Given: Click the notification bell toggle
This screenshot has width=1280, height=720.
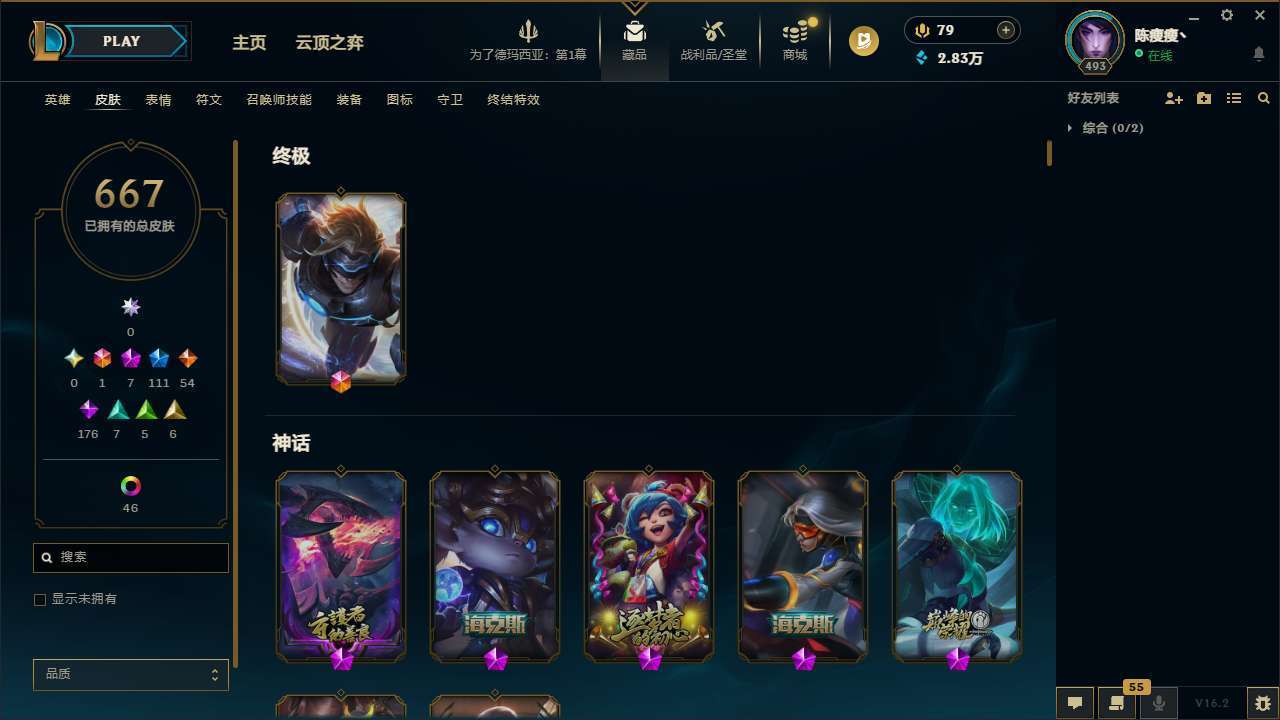Looking at the screenshot, I should [1259, 53].
